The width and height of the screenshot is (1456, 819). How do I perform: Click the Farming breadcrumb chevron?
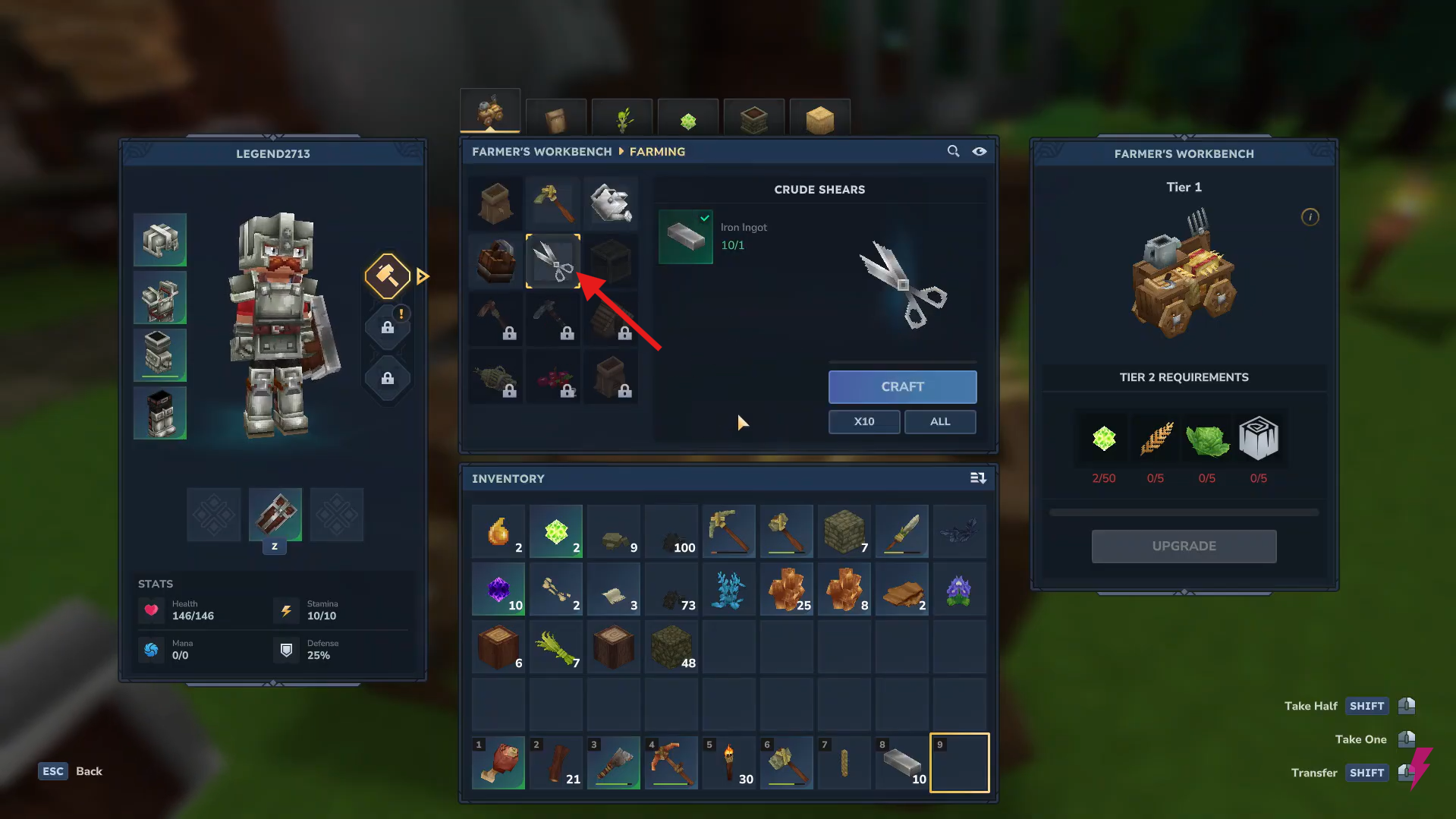620,151
